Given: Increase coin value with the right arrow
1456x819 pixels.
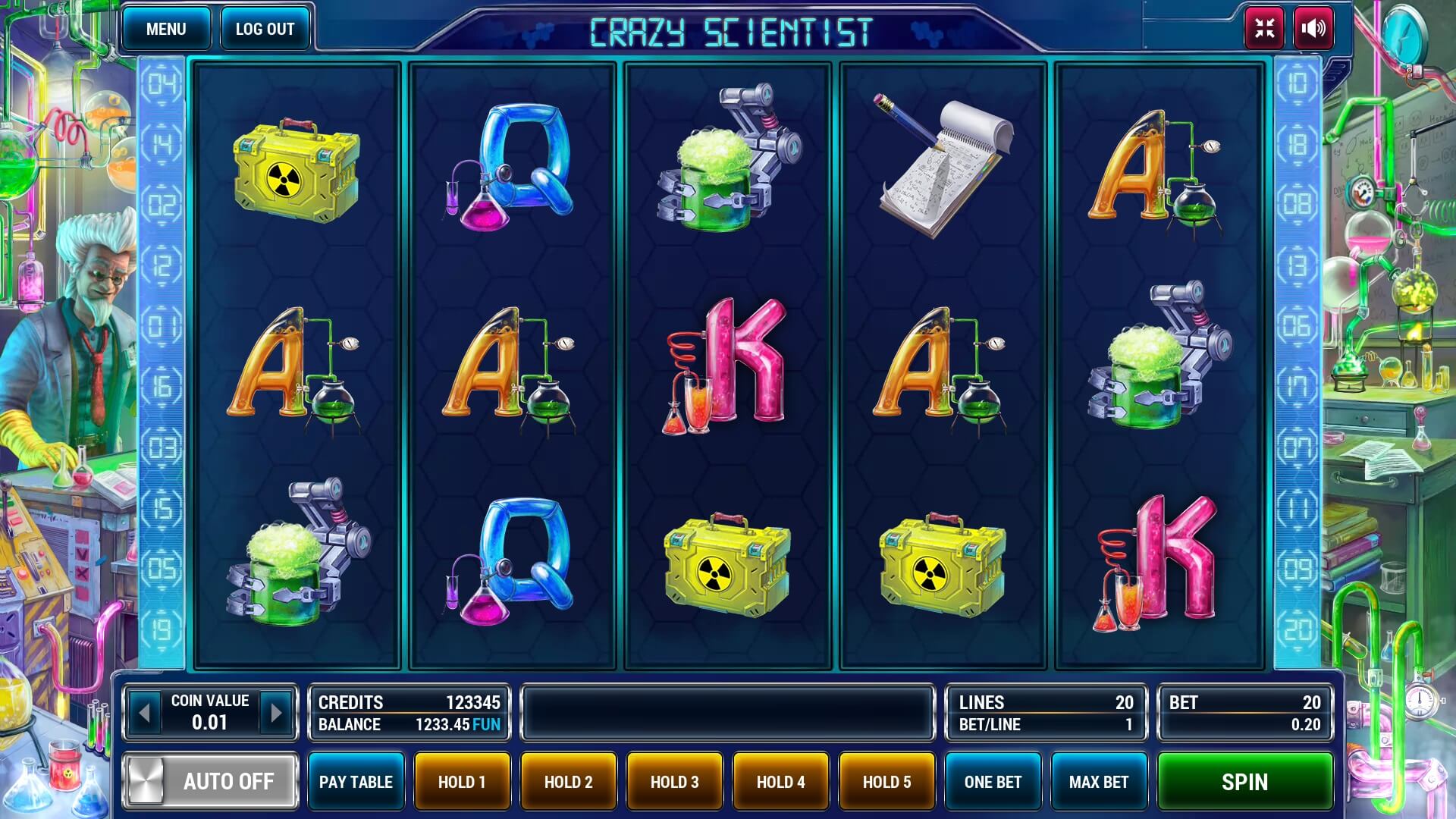Looking at the screenshot, I should (x=275, y=711).
